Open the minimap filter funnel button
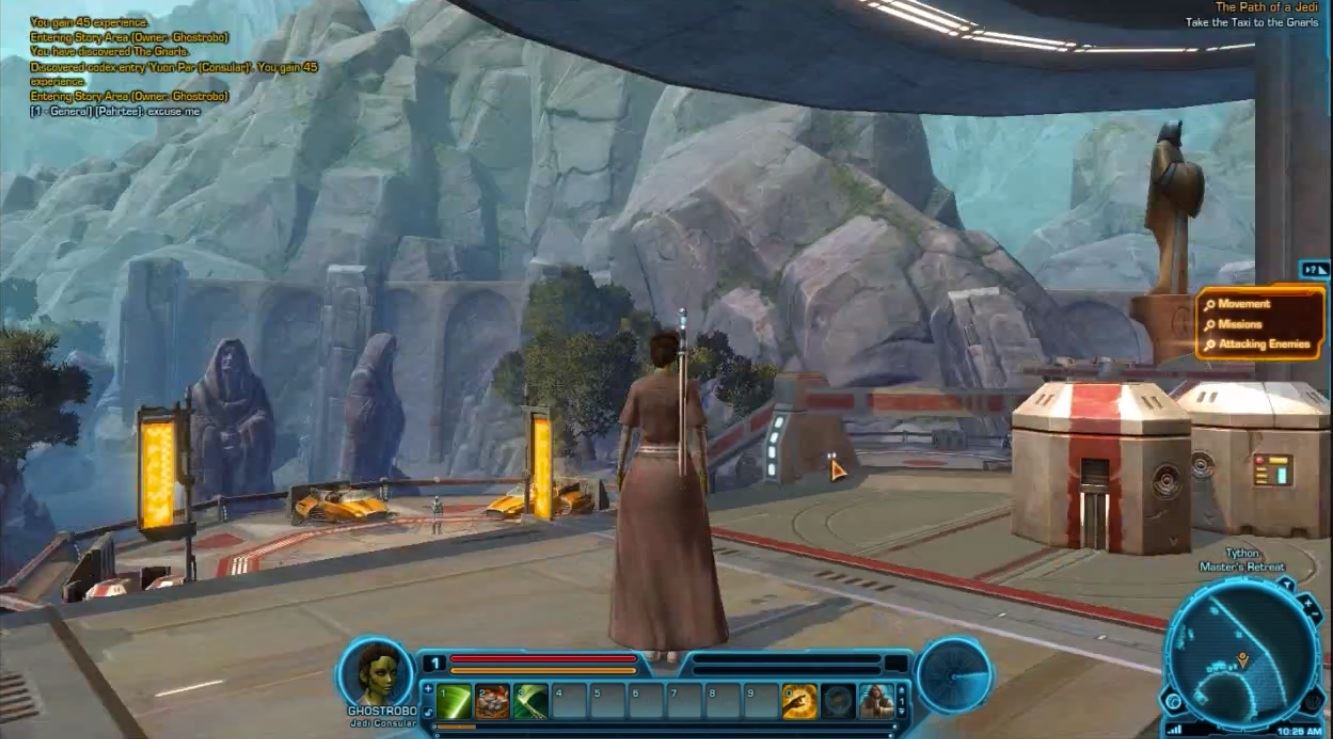The image size is (1333, 739). click(1286, 583)
